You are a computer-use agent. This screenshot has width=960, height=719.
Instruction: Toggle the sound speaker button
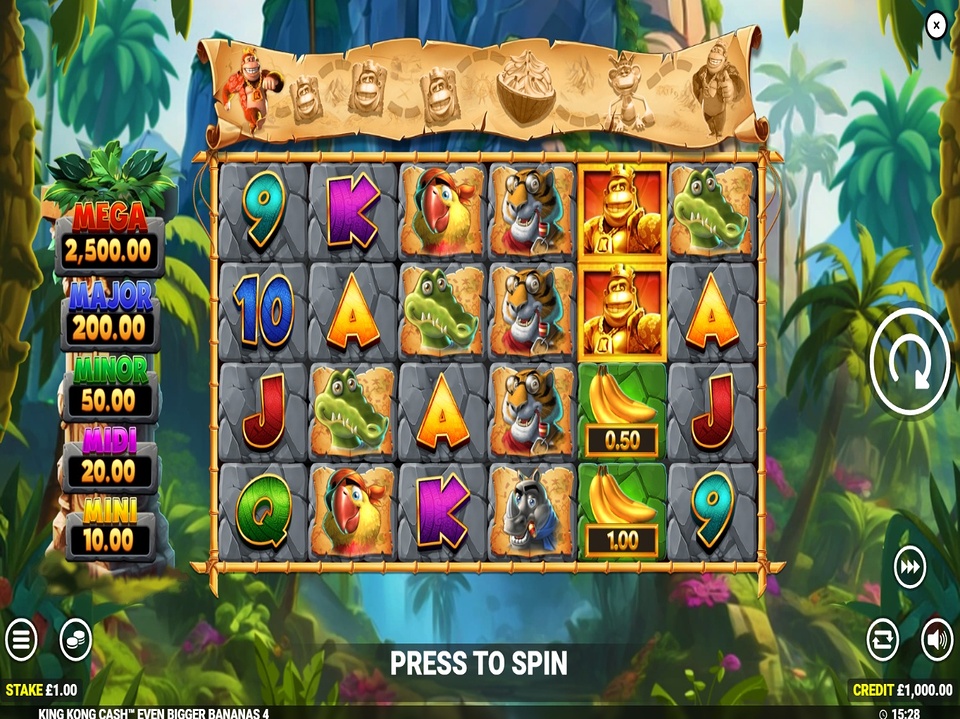click(937, 640)
